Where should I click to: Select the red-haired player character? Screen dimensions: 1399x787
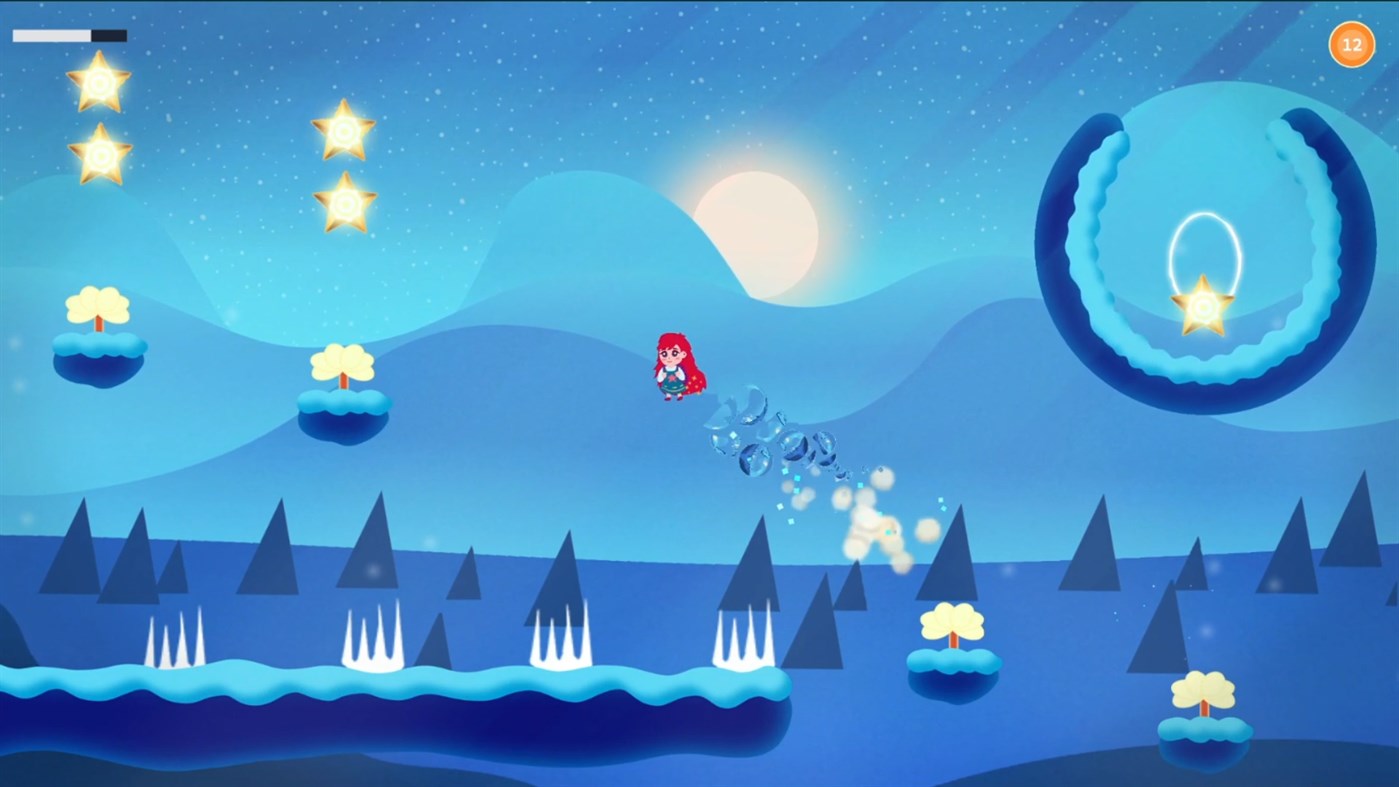(x=678, y=366)
